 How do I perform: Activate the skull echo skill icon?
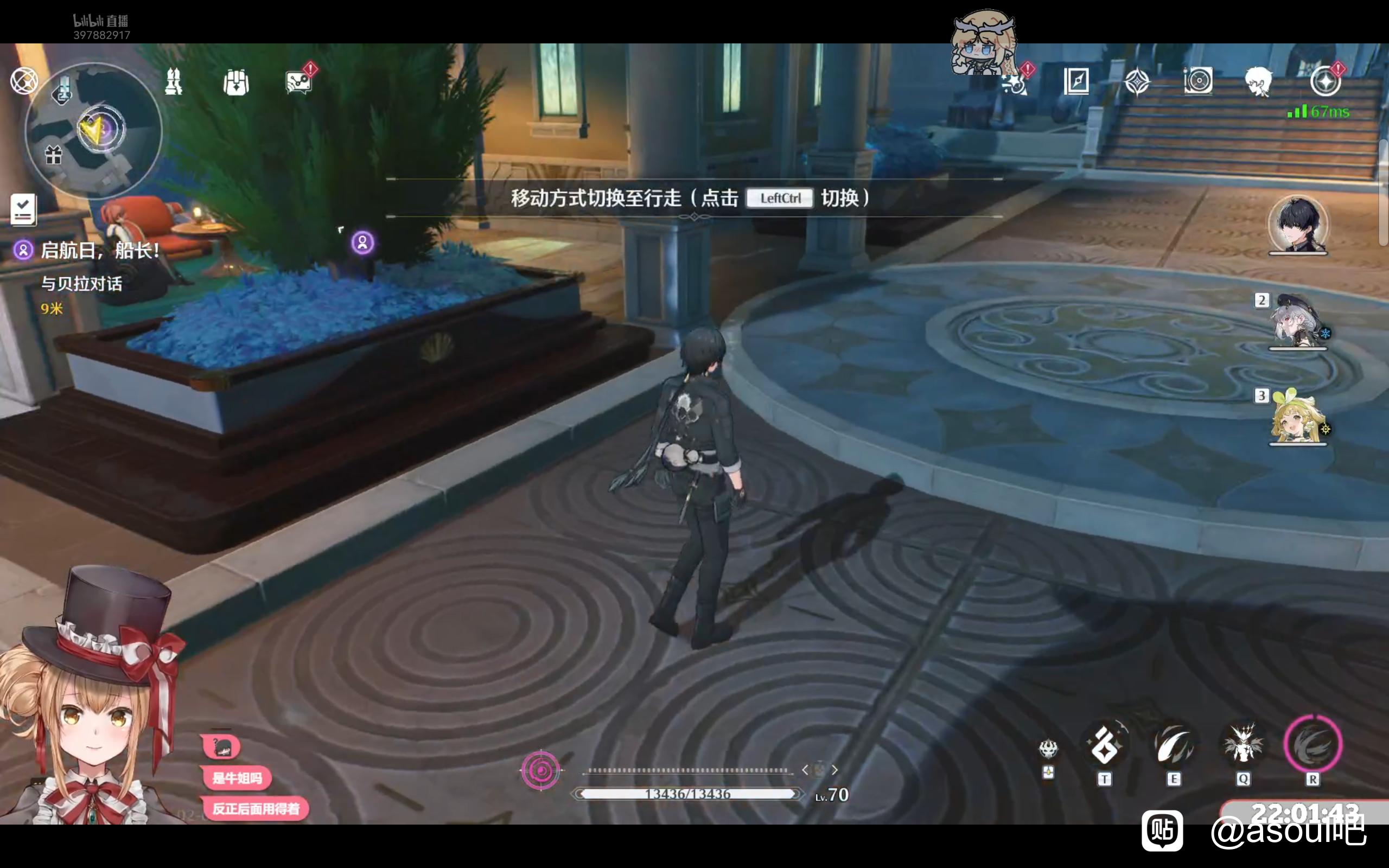point(1048,749)
